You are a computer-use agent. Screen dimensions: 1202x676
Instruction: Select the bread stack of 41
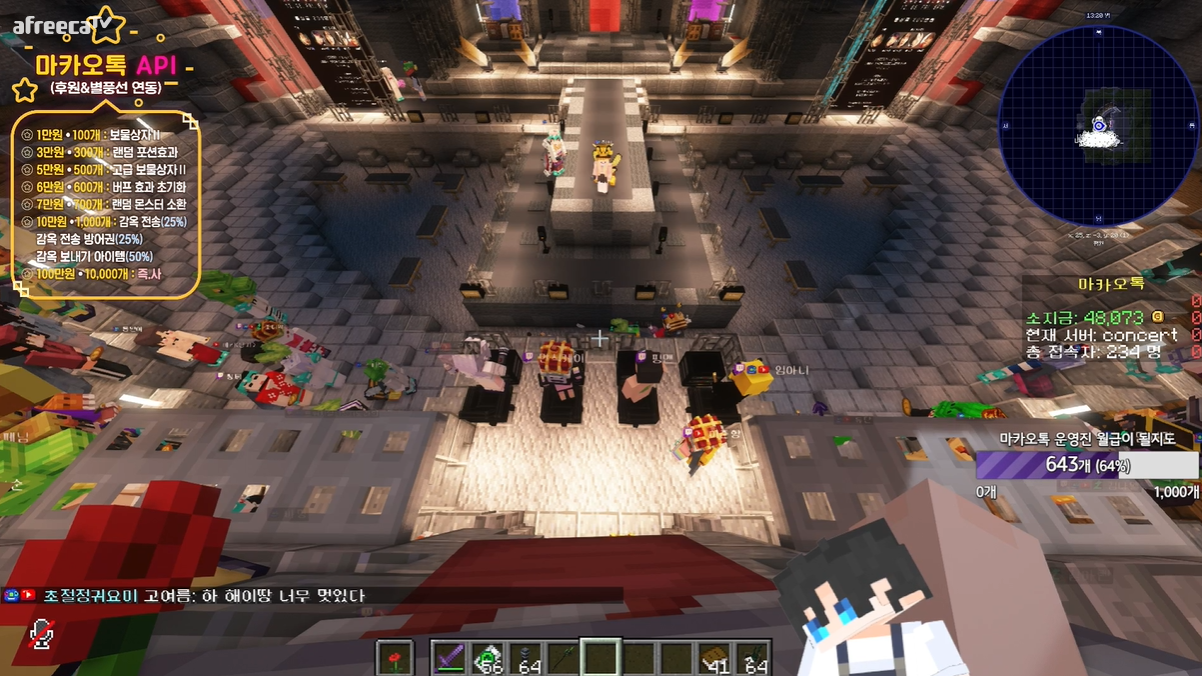714,658
